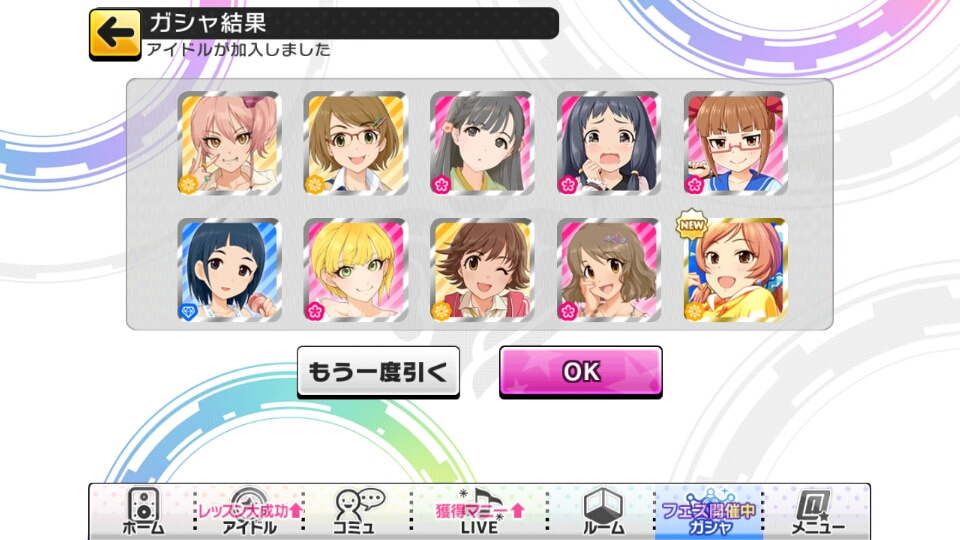Open the アイドル idol menu
The width and height of the screenshot is (960, 540).
point(248,512)
